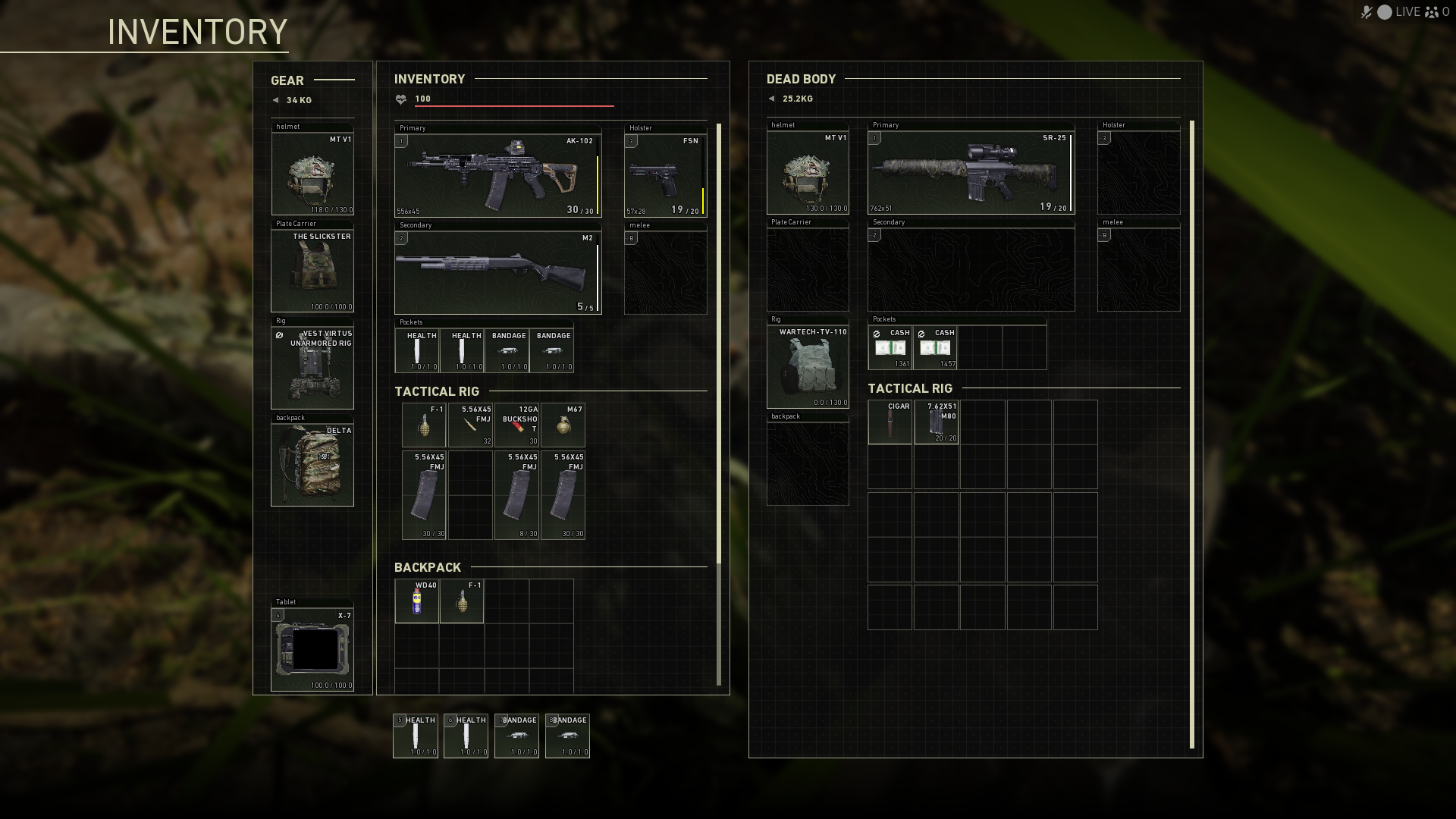Take the cigar from dead body rig
This screenshot has width=1456, height=819.
(890, 422)
